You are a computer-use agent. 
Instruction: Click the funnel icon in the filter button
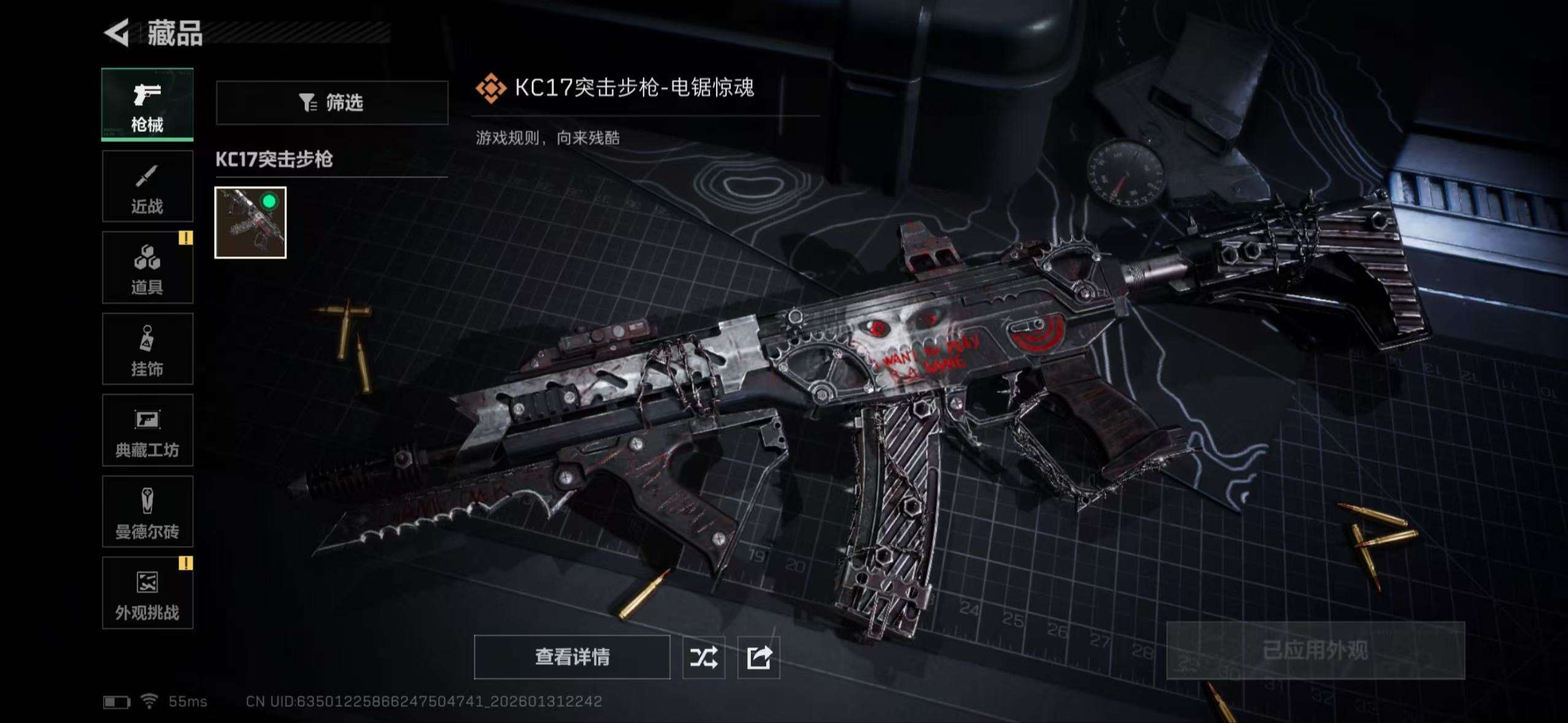308,102
